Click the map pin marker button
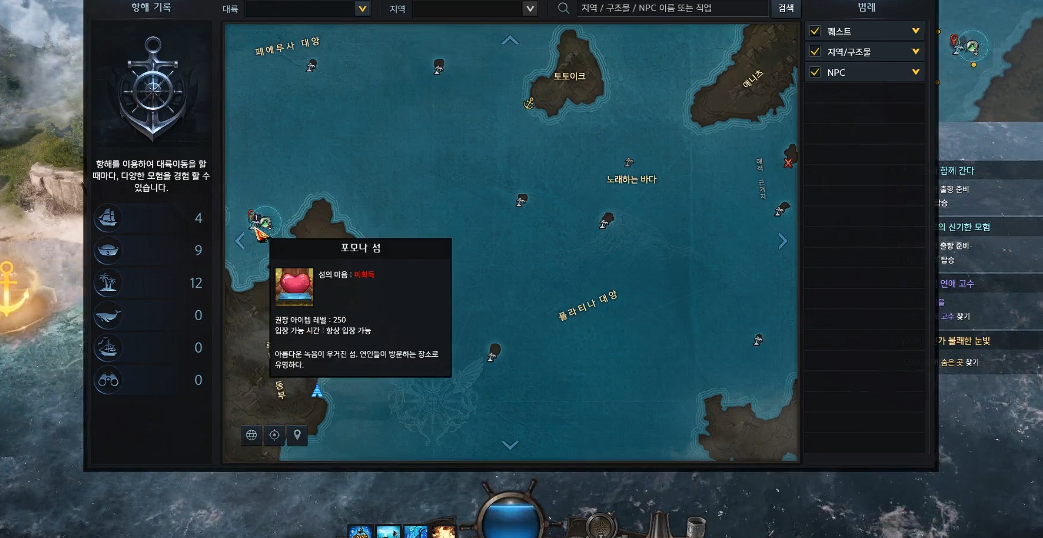The image size is (1043, 538). click(296, 435)
